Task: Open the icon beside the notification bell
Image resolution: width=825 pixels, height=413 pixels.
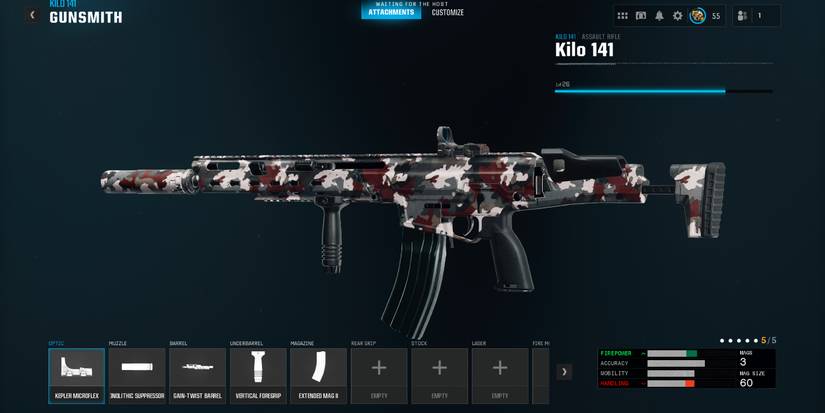Action: [641, 16]
